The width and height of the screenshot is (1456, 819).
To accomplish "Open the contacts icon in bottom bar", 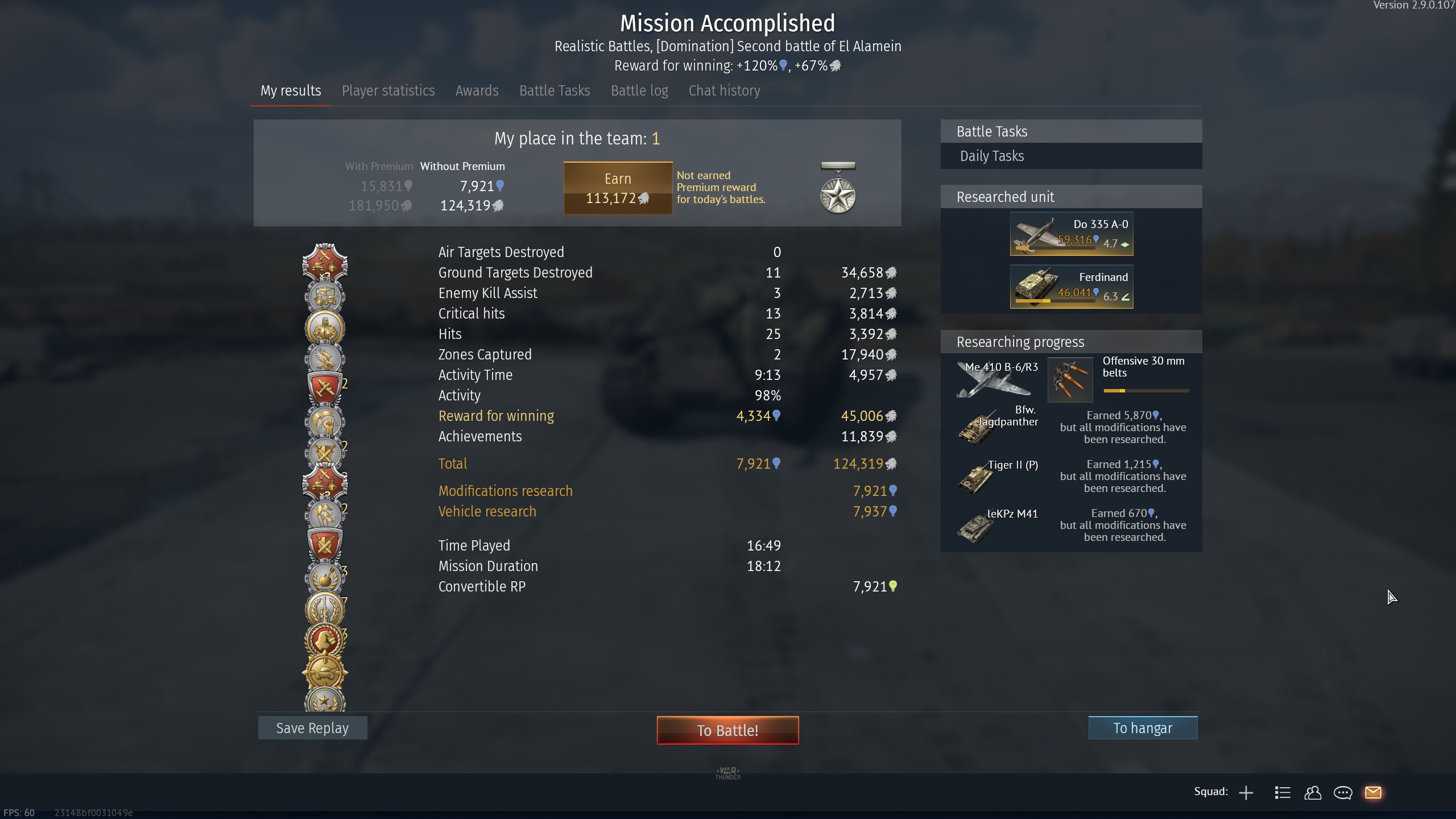I will (1313, 793).
